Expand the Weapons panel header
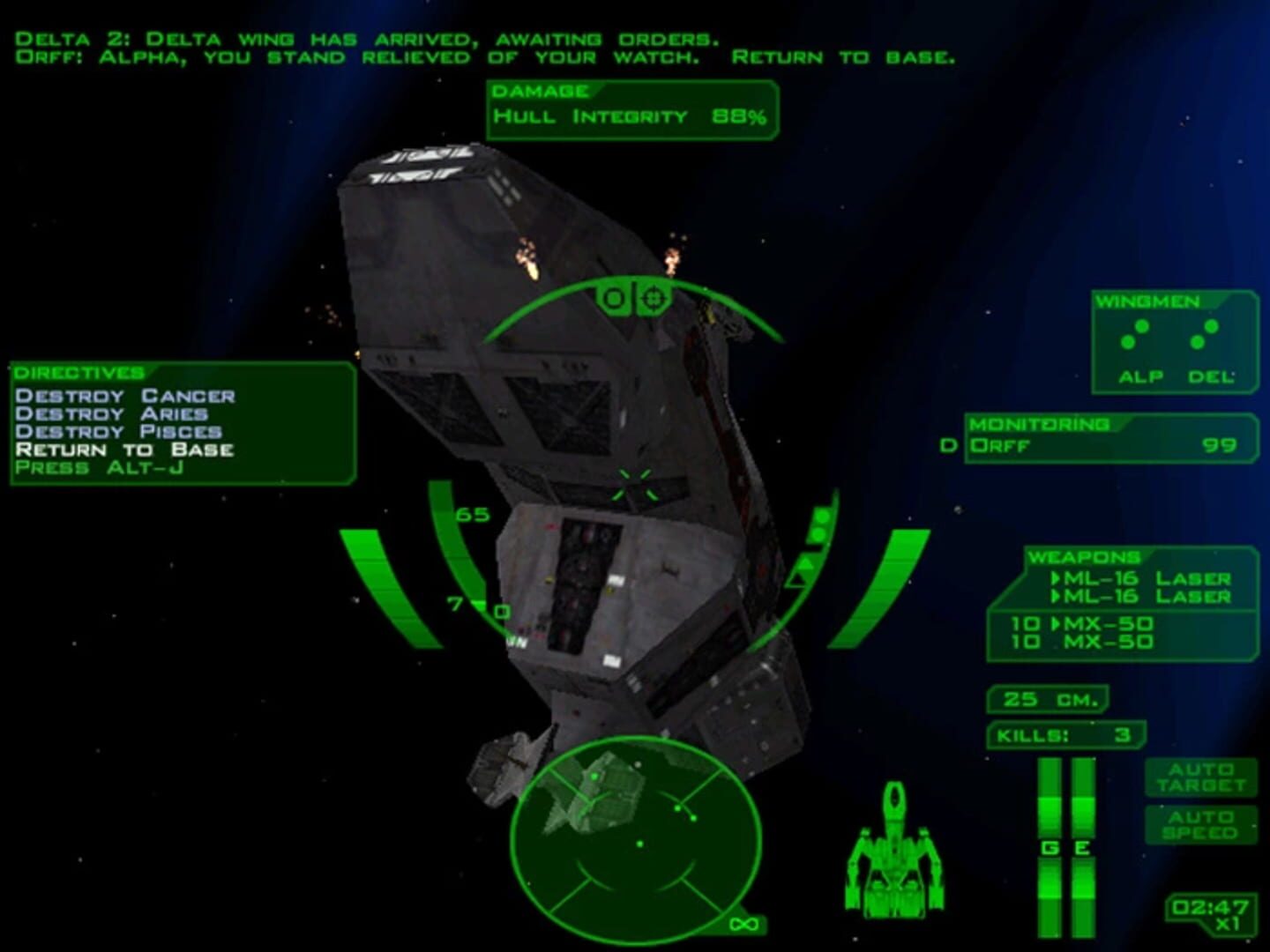This screenshot has width=1270, height=952. (1085, 557)
